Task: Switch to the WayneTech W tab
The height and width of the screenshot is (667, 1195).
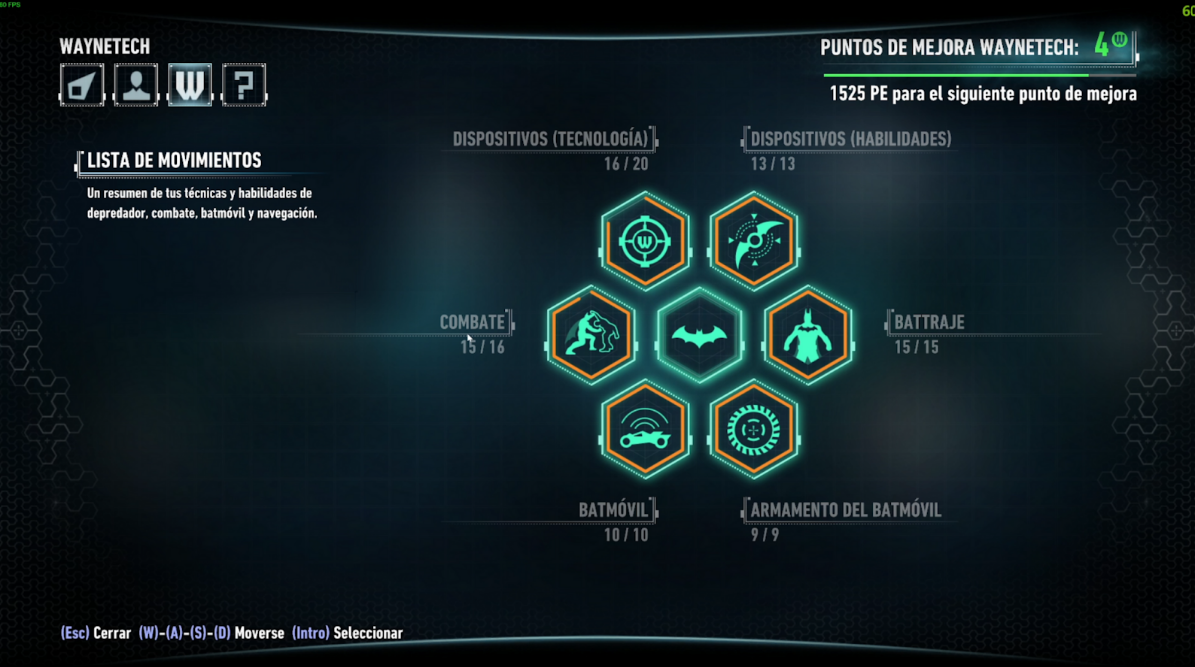Action: click(190, 85)
